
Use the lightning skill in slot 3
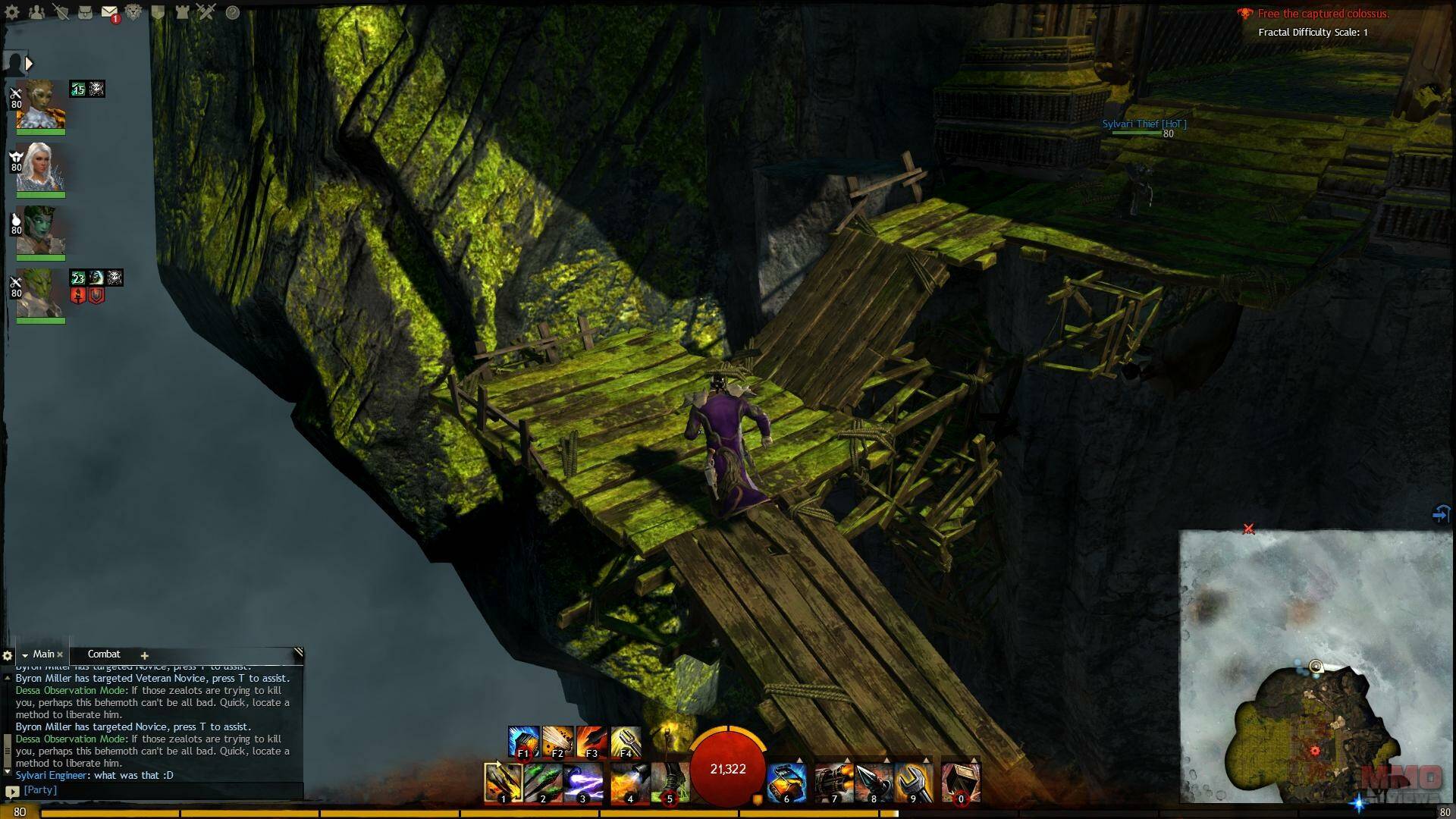583,782
